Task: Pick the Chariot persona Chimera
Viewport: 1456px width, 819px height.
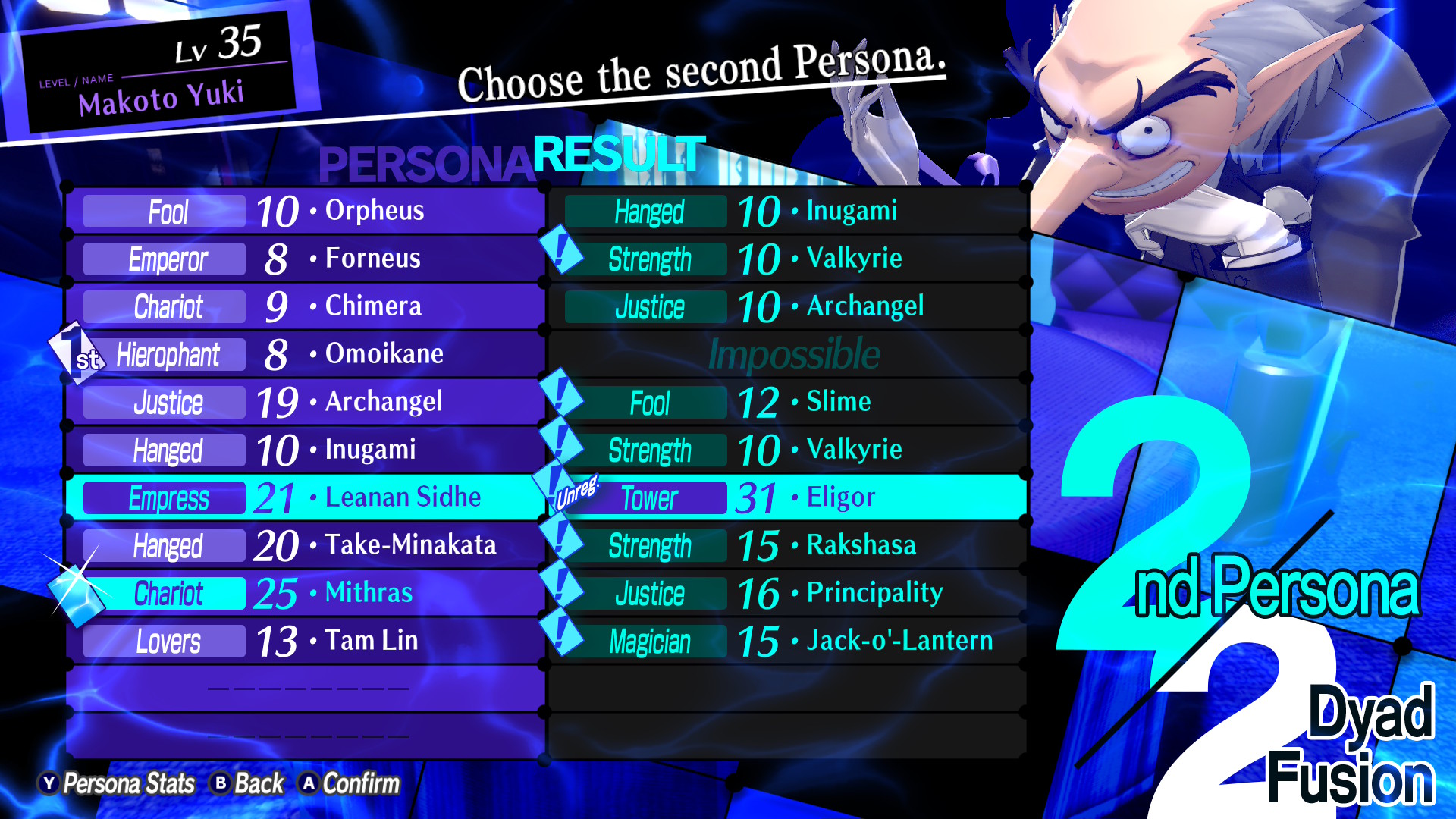Action: coord(305,306)
